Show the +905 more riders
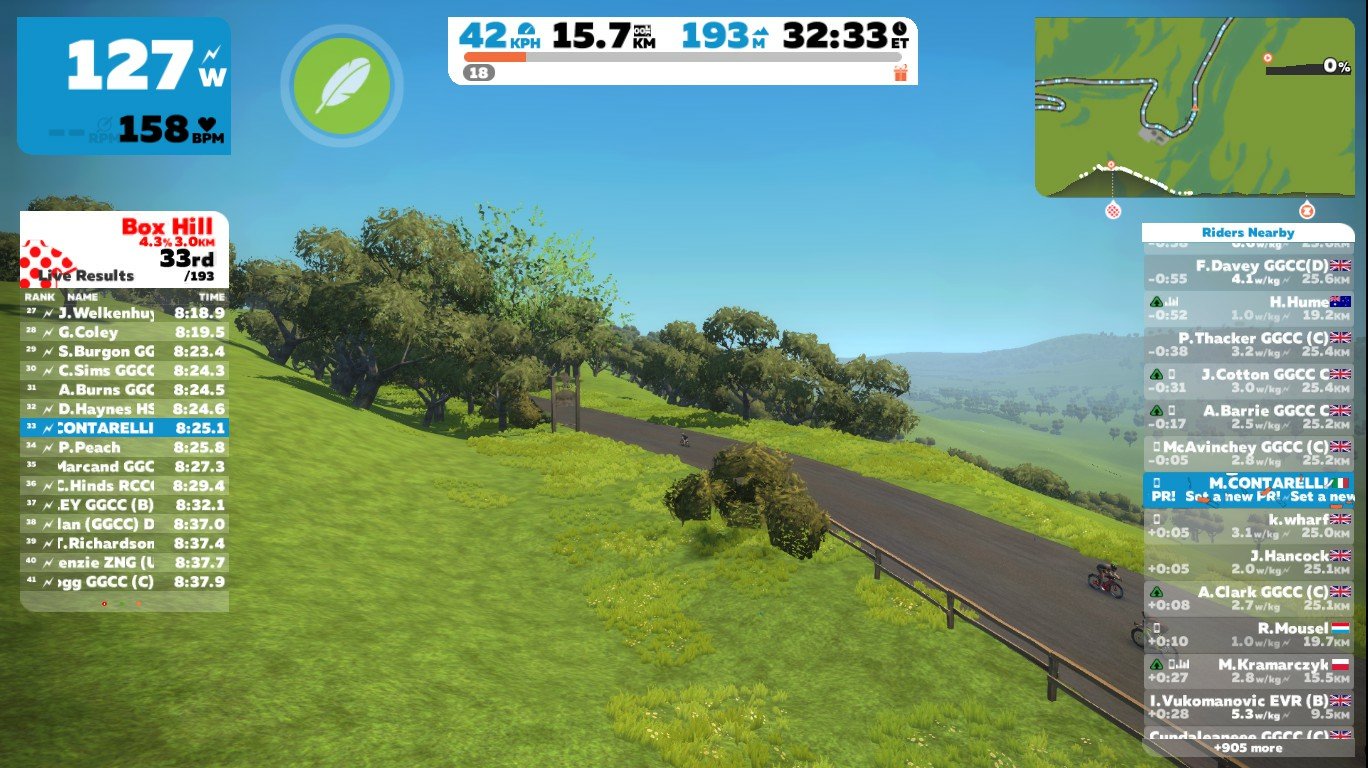This screenshot has width=1368, height=768. (x=1247, y=748)
